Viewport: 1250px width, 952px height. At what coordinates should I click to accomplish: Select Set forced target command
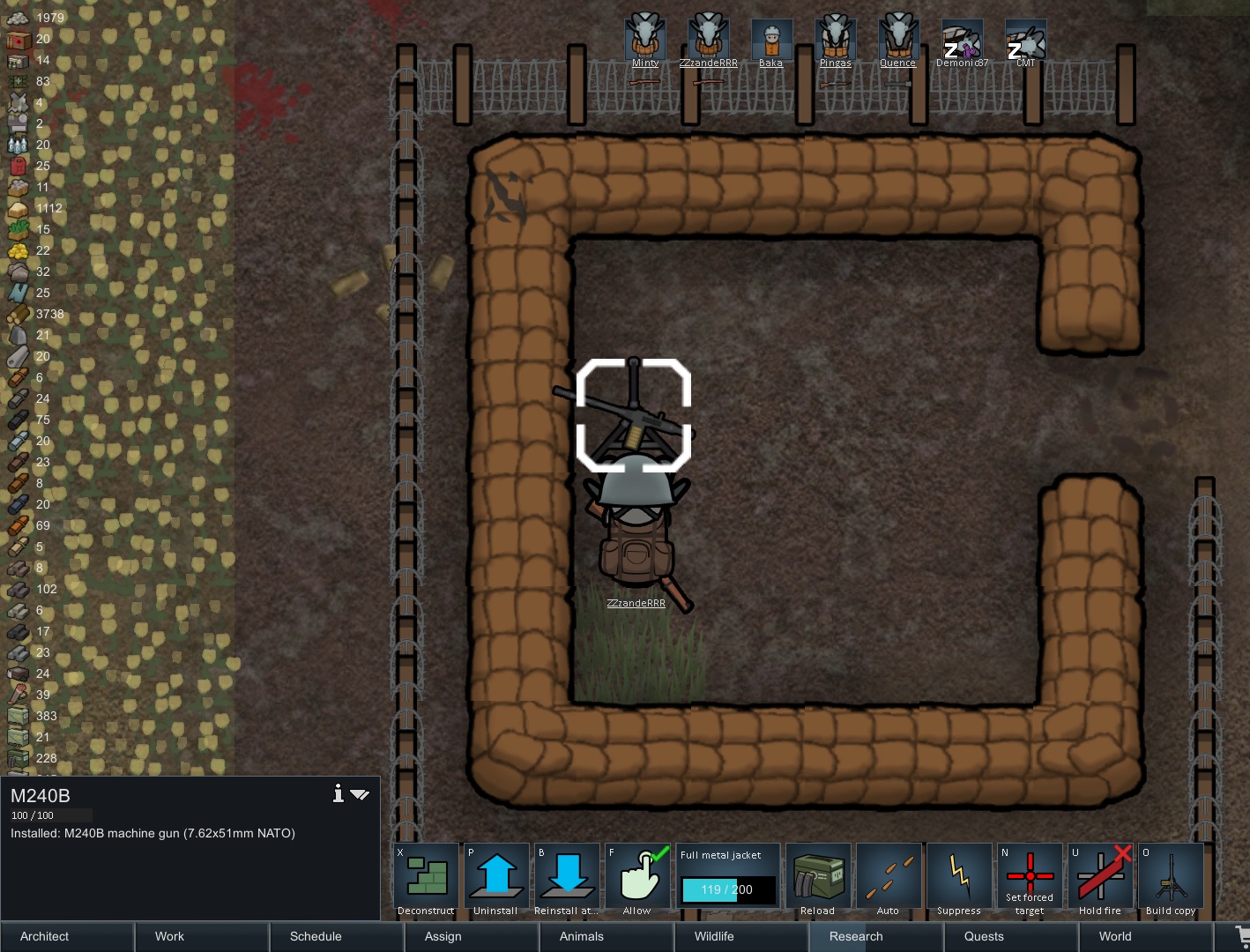pos(1030,880)
